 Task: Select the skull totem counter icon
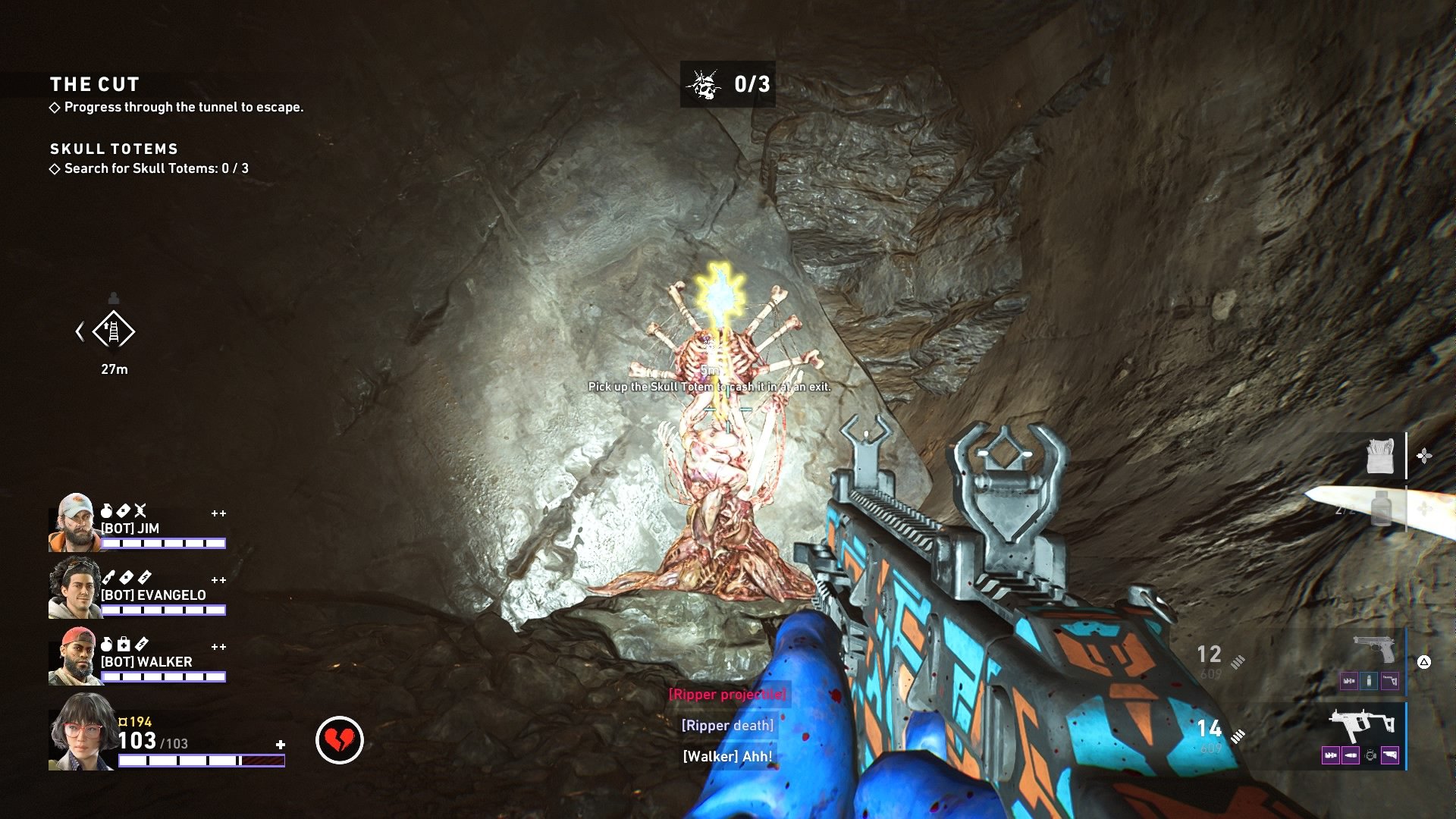point(704,84)
